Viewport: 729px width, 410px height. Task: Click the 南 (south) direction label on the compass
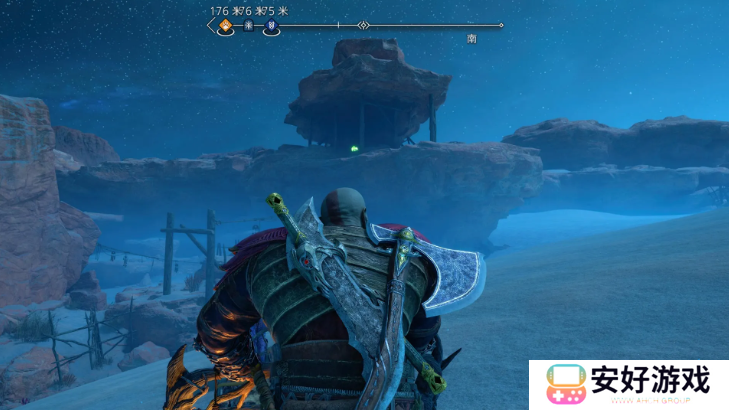471,38
